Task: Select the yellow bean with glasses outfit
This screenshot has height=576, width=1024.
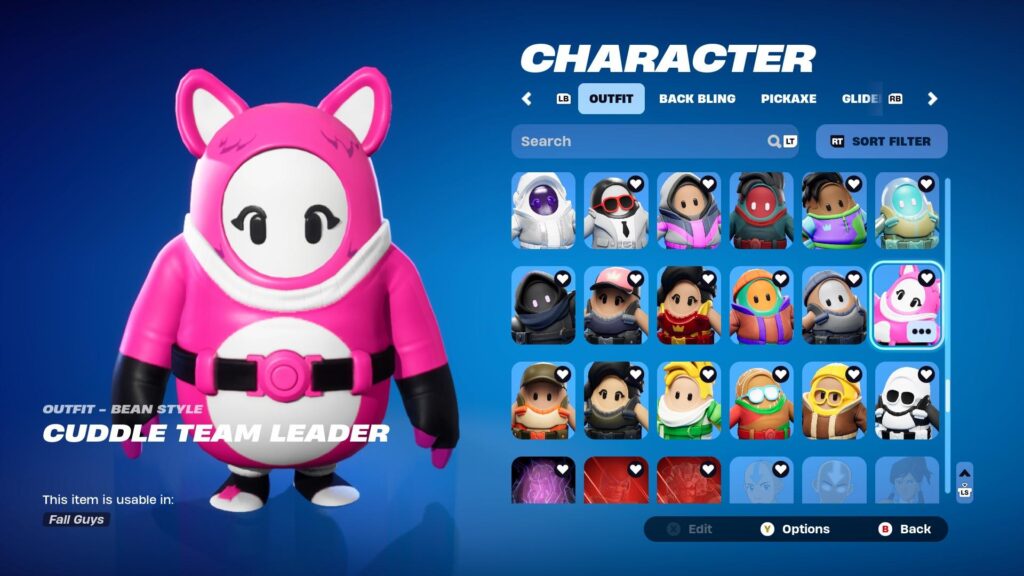Action: [834, 400]
